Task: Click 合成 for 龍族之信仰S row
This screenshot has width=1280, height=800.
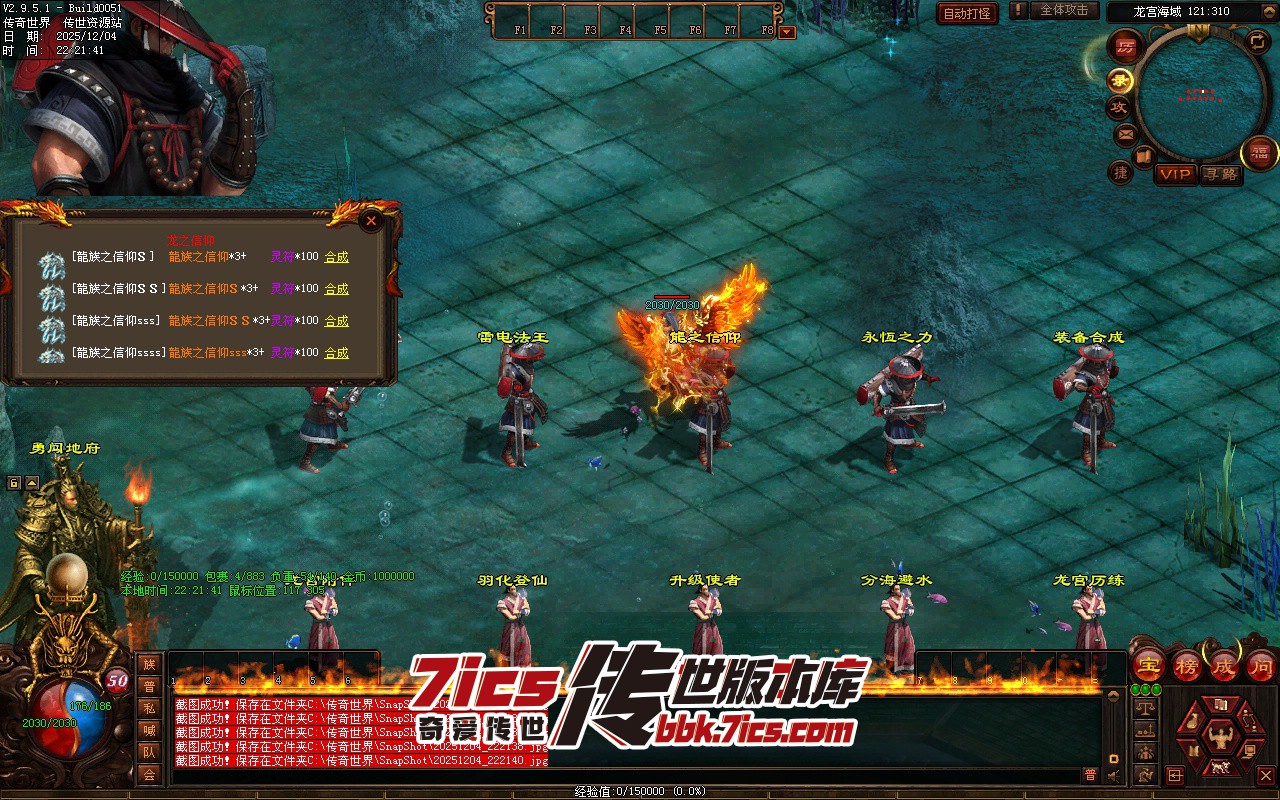Action: click(x=336, y=257)
